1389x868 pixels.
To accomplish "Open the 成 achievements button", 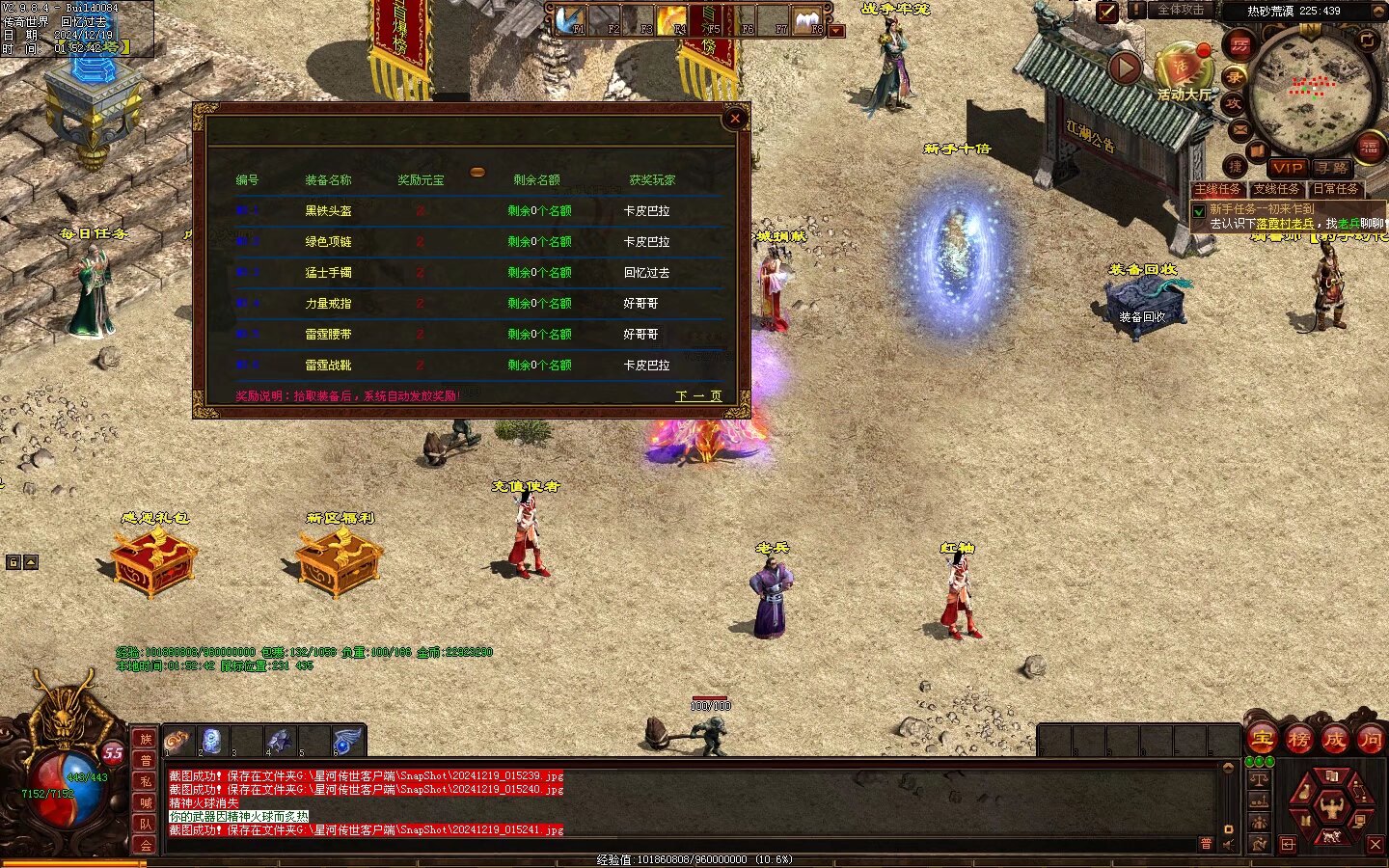I will point(1335,740).
